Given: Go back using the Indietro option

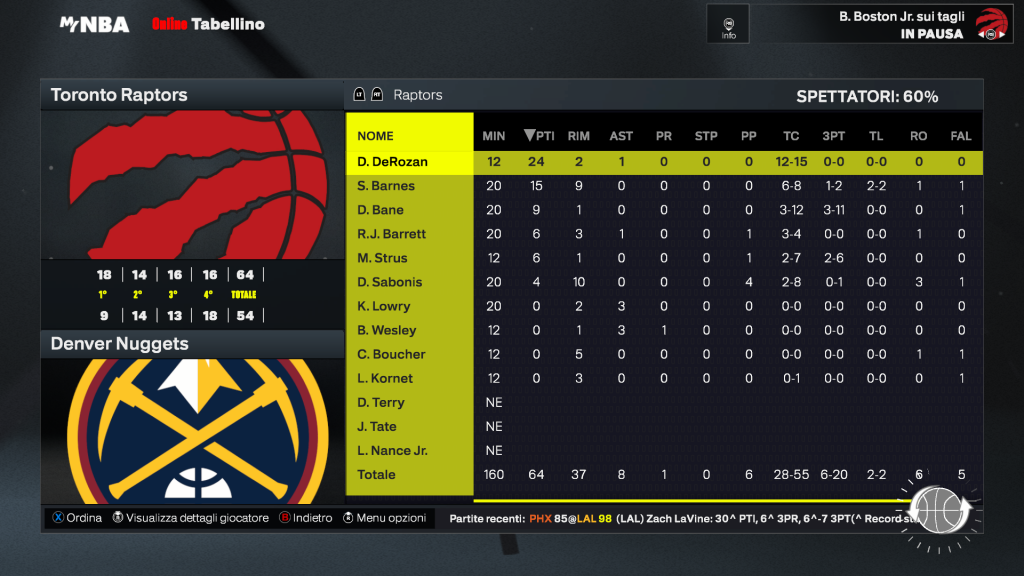Looking at the screenshot, I should 306,518.
